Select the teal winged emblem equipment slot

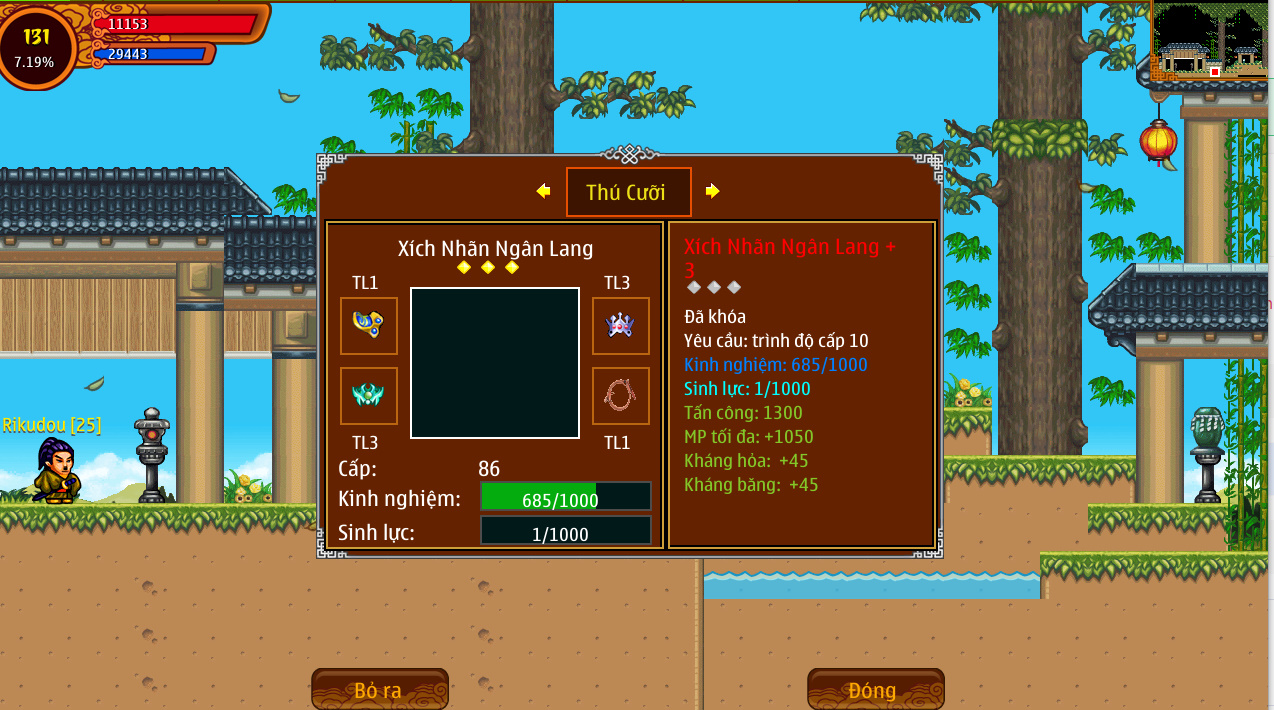pyautogui.click(x=369, y=396)
